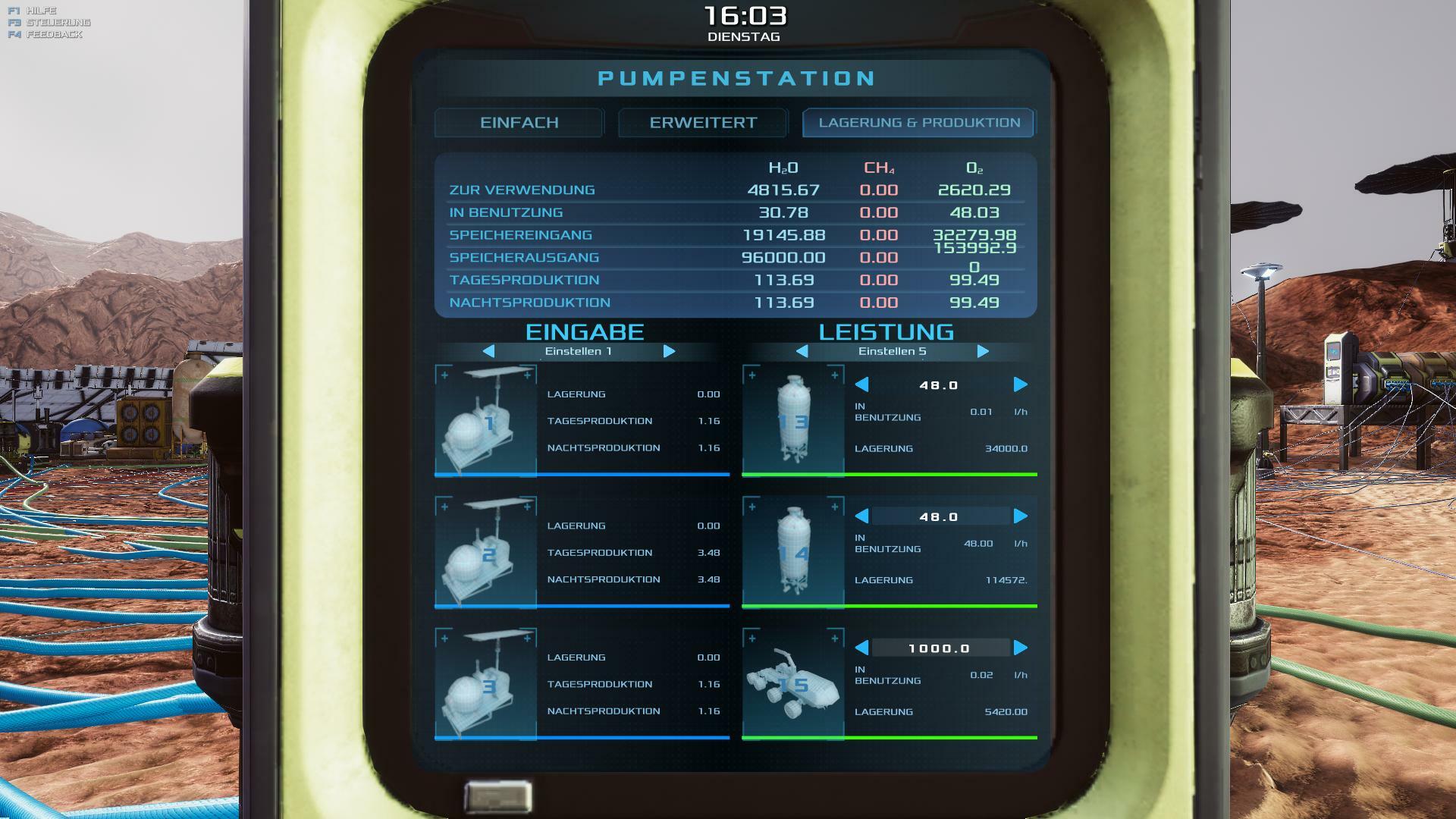
Task: Decrease tank 13 flow rate
Action: pyautogui.click(x=861, y=385)
